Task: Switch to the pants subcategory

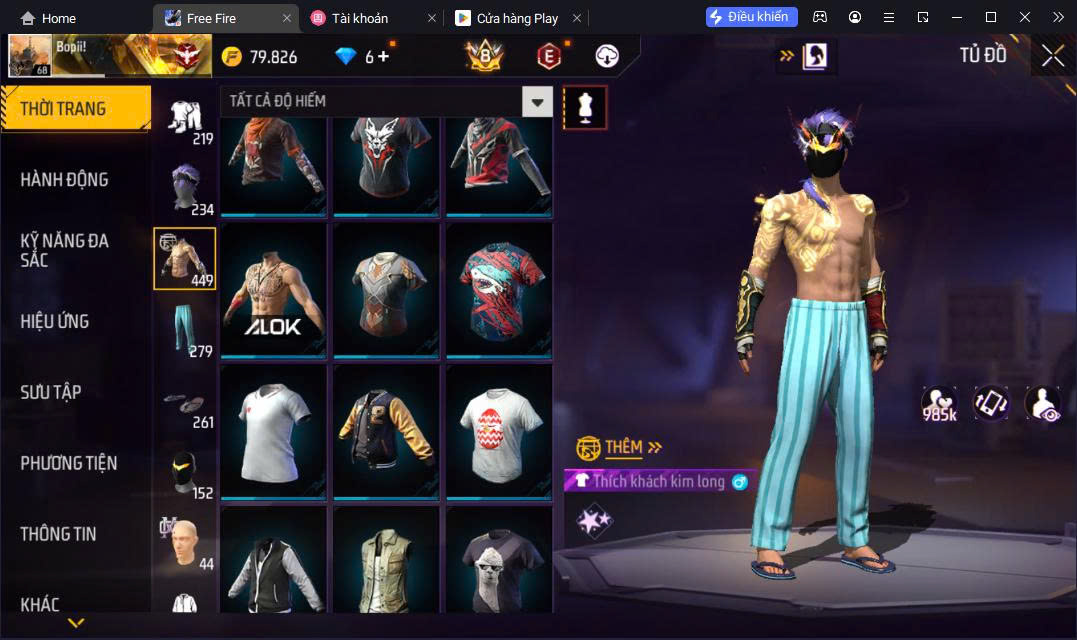Action: [x=184, y=330]
